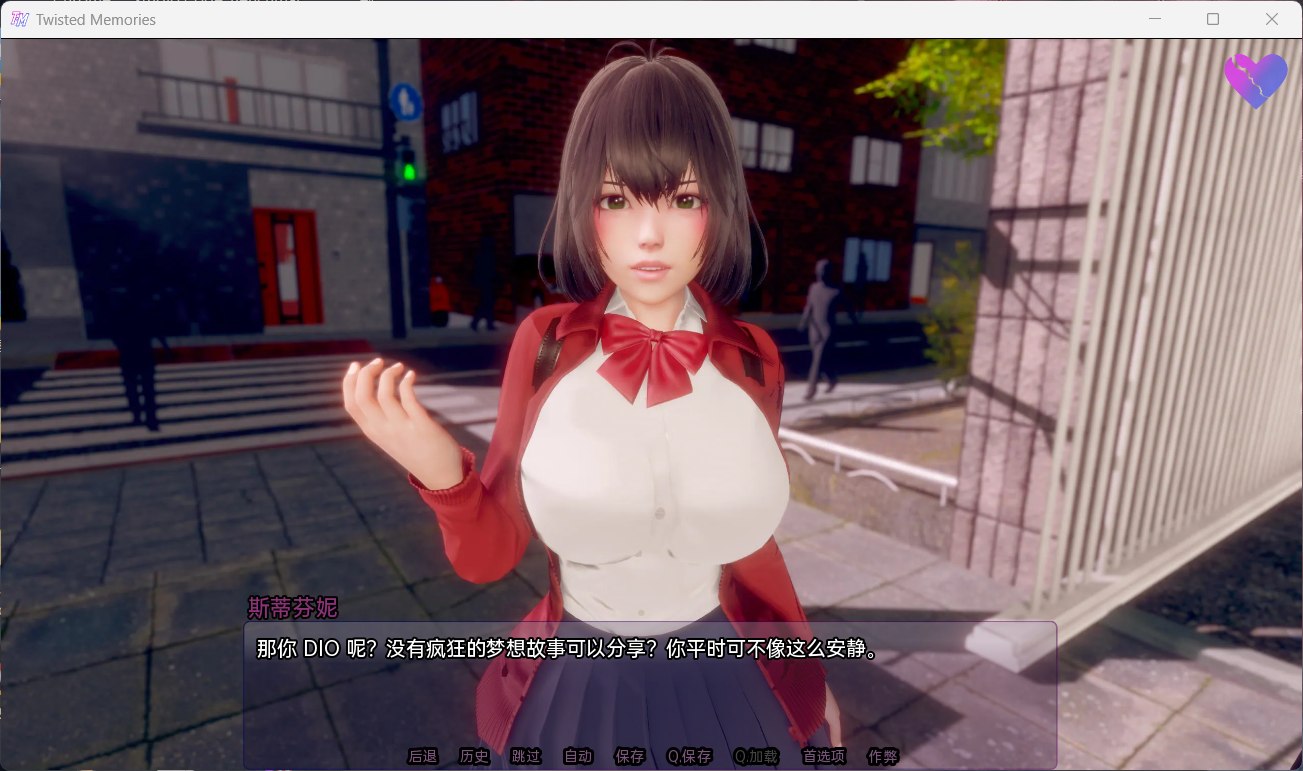The width and height of the screenshot is (1303, 771).
Task: Perform a quick save with Q.保存
Action: 692,757
